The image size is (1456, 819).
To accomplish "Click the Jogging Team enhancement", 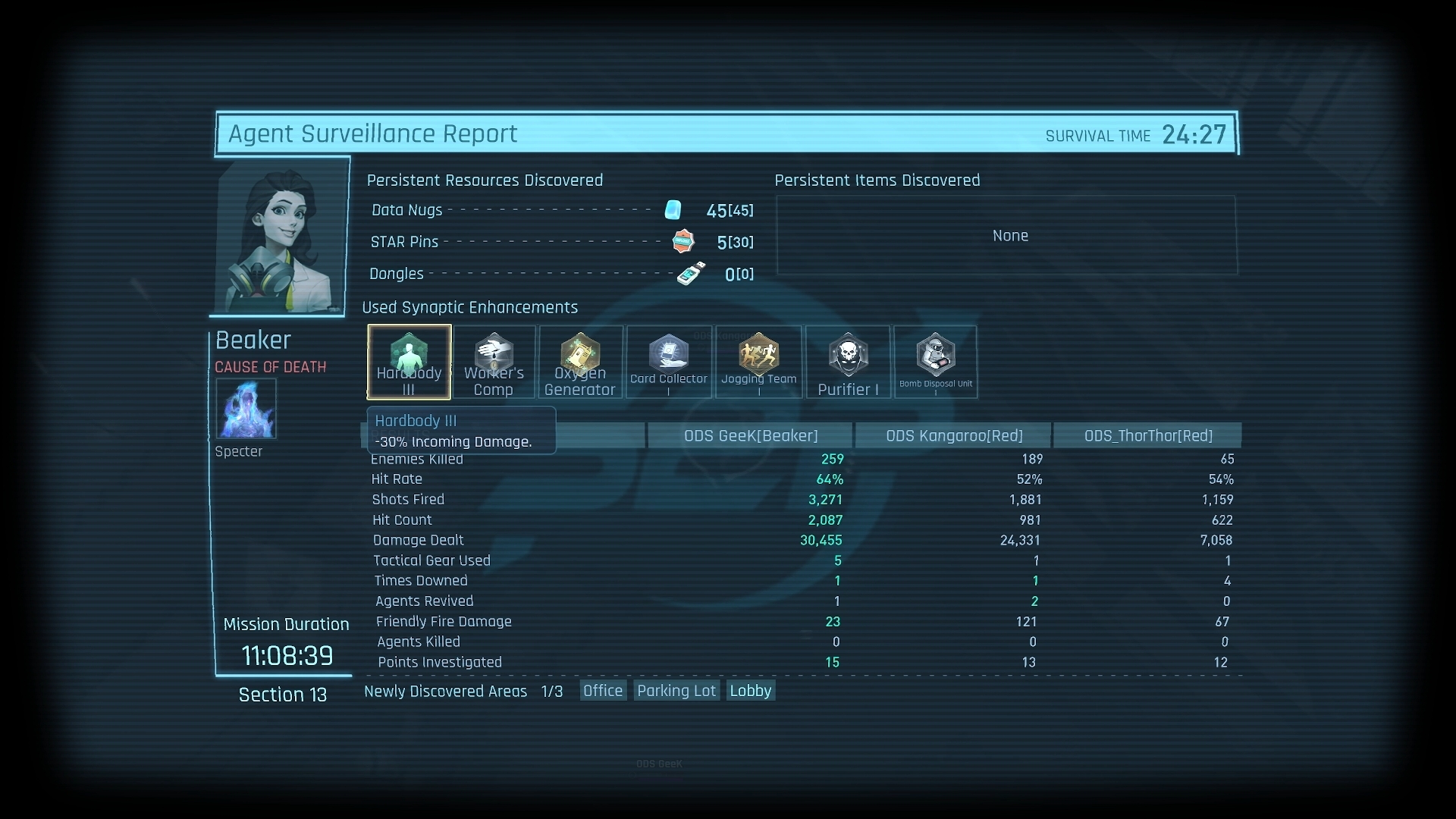I will (758, 362).
